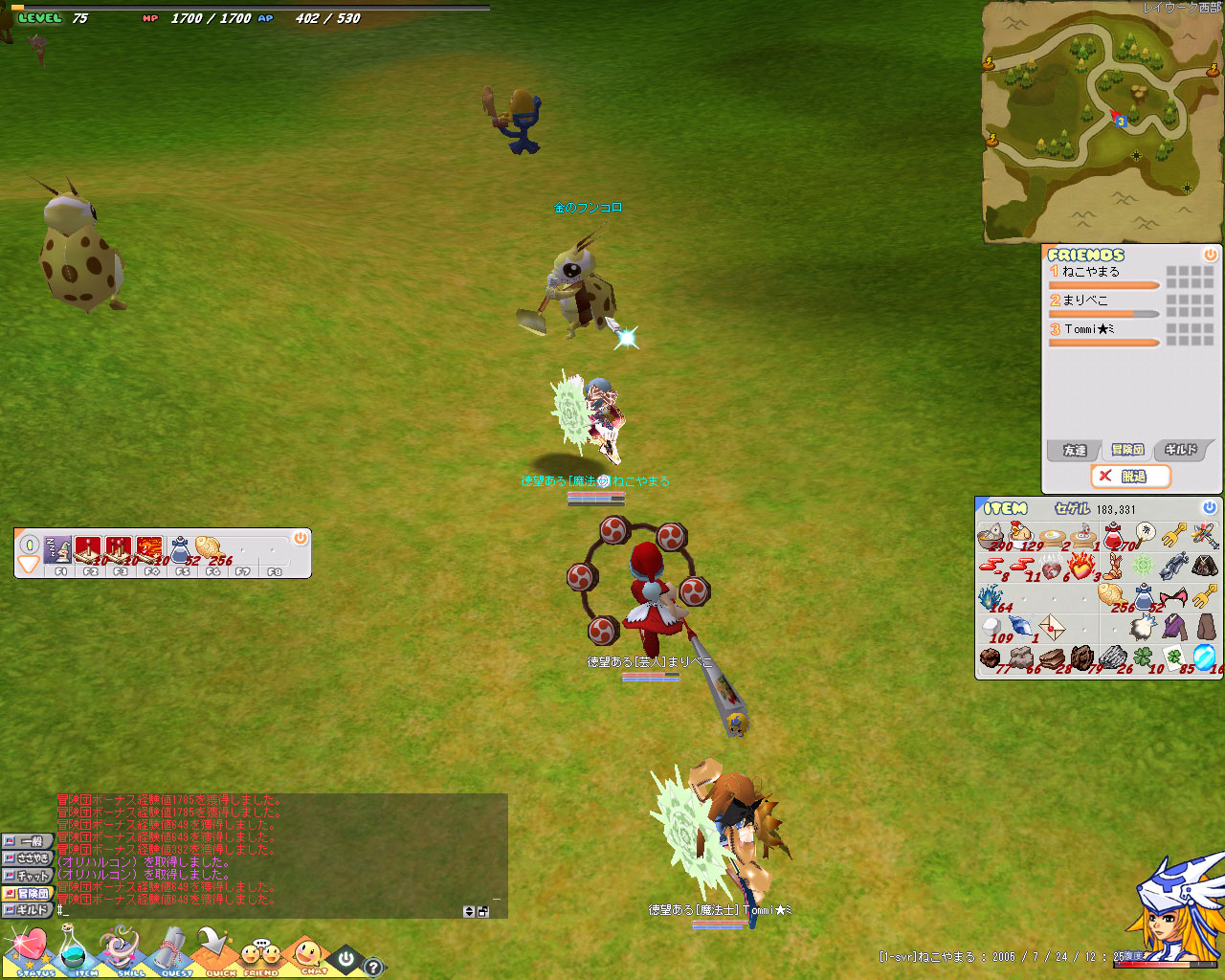Click the 脱退 leave party button

tap(1131, 476)
